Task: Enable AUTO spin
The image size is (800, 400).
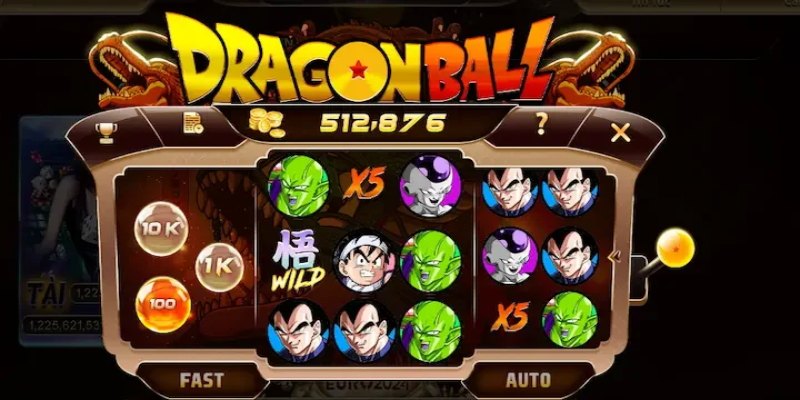Action: coord(528,379)
